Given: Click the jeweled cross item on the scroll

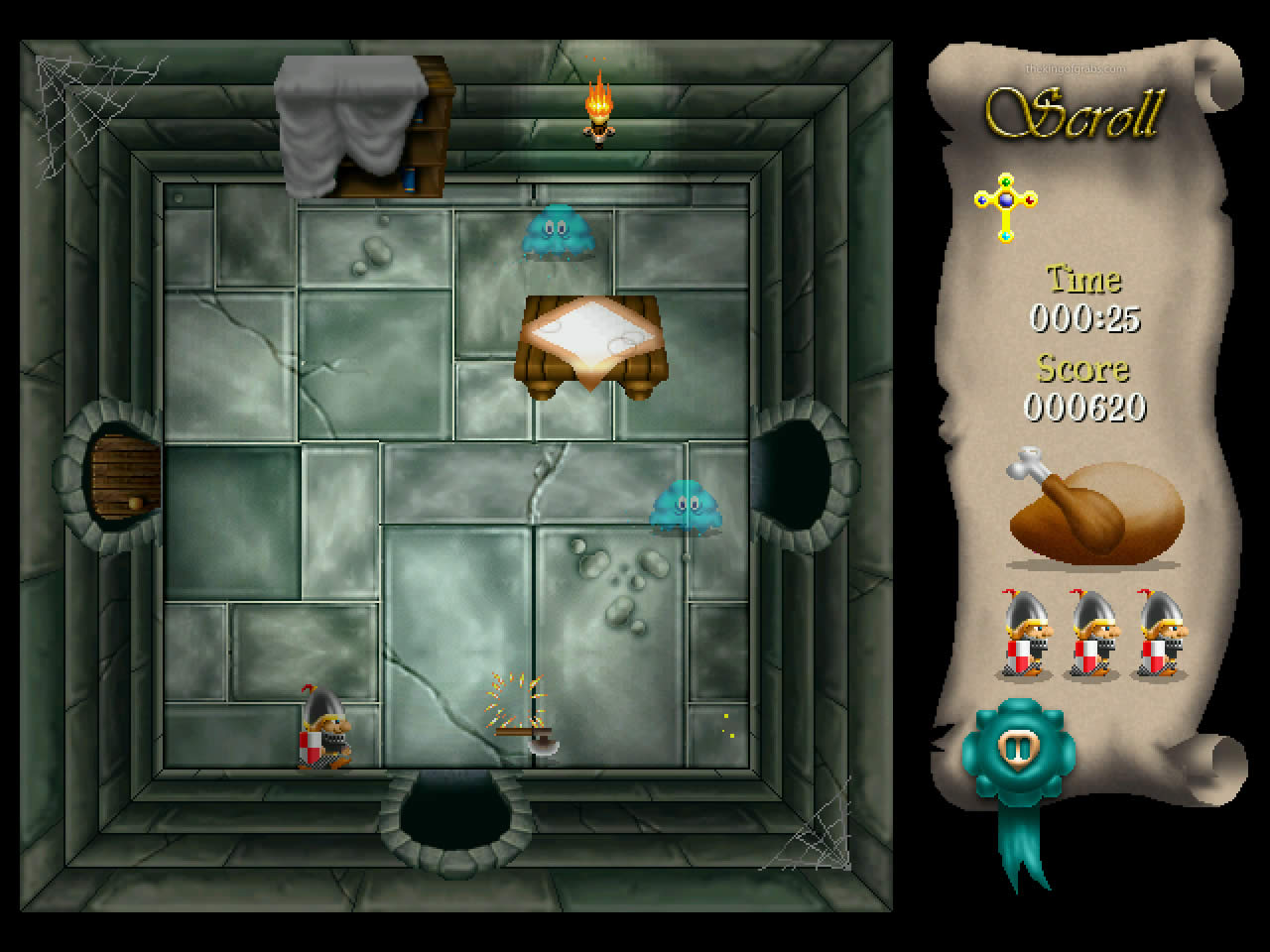Looking at the screenshot, I should click(1004, 205).
